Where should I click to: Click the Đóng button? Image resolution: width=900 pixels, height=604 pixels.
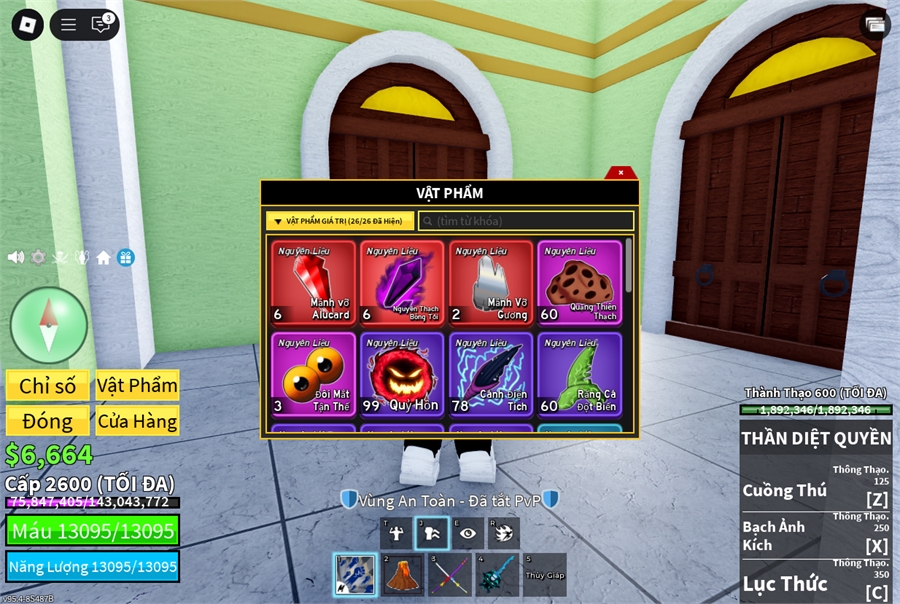(x=48, y=421)
